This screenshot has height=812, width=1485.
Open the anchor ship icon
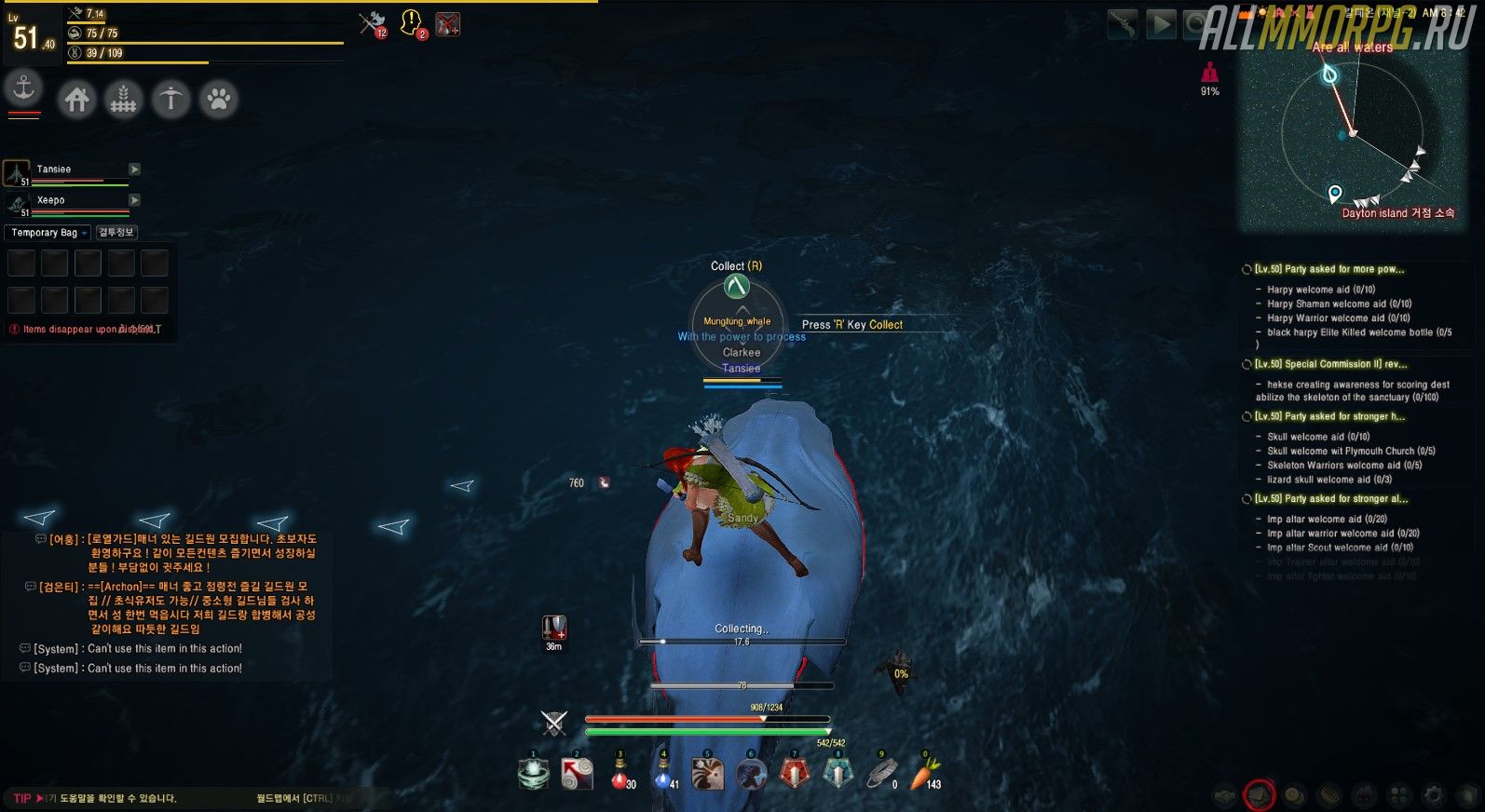click(x=23, y=89)
